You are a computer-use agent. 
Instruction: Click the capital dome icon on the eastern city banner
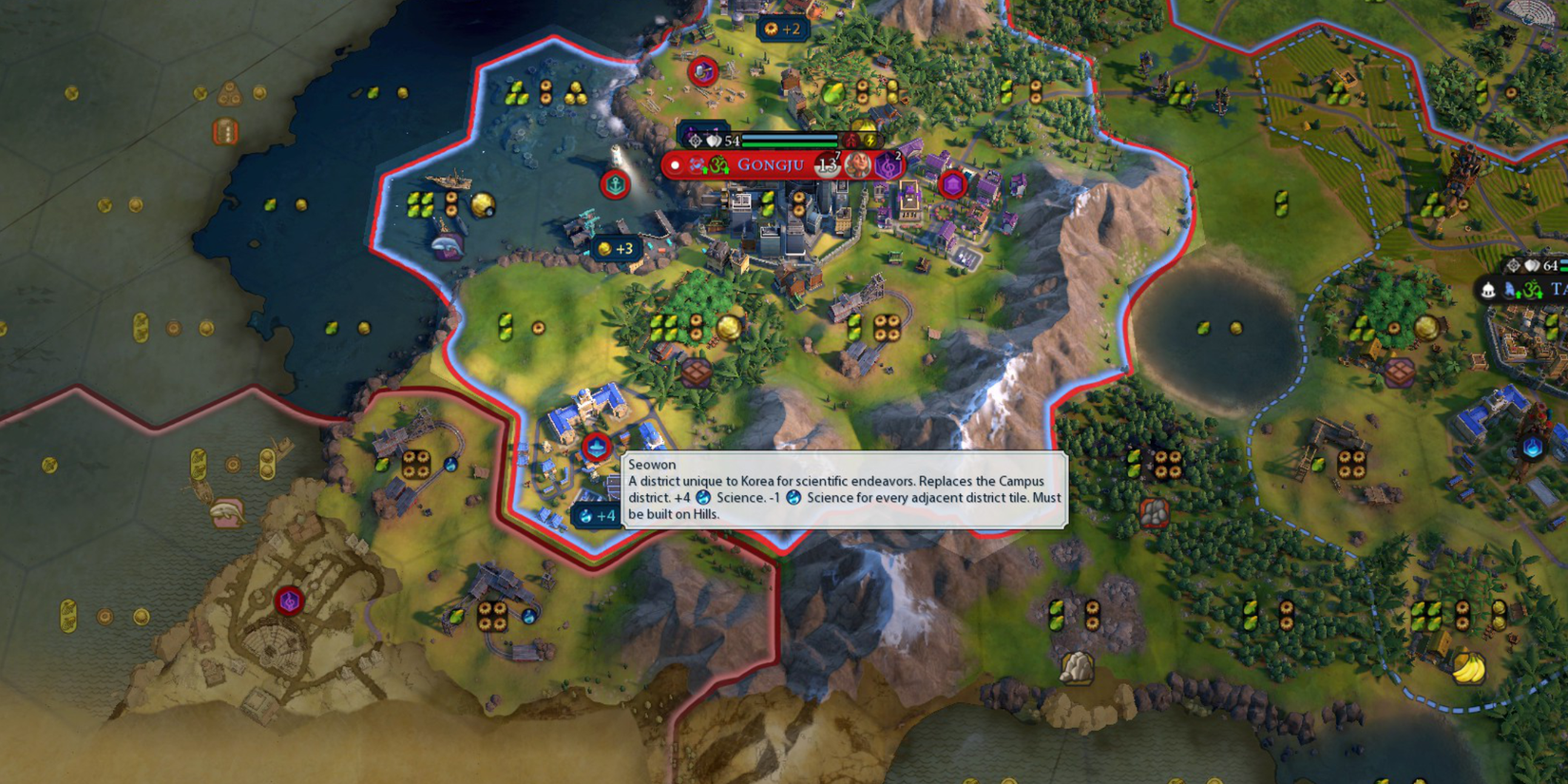click(1488, 290)
